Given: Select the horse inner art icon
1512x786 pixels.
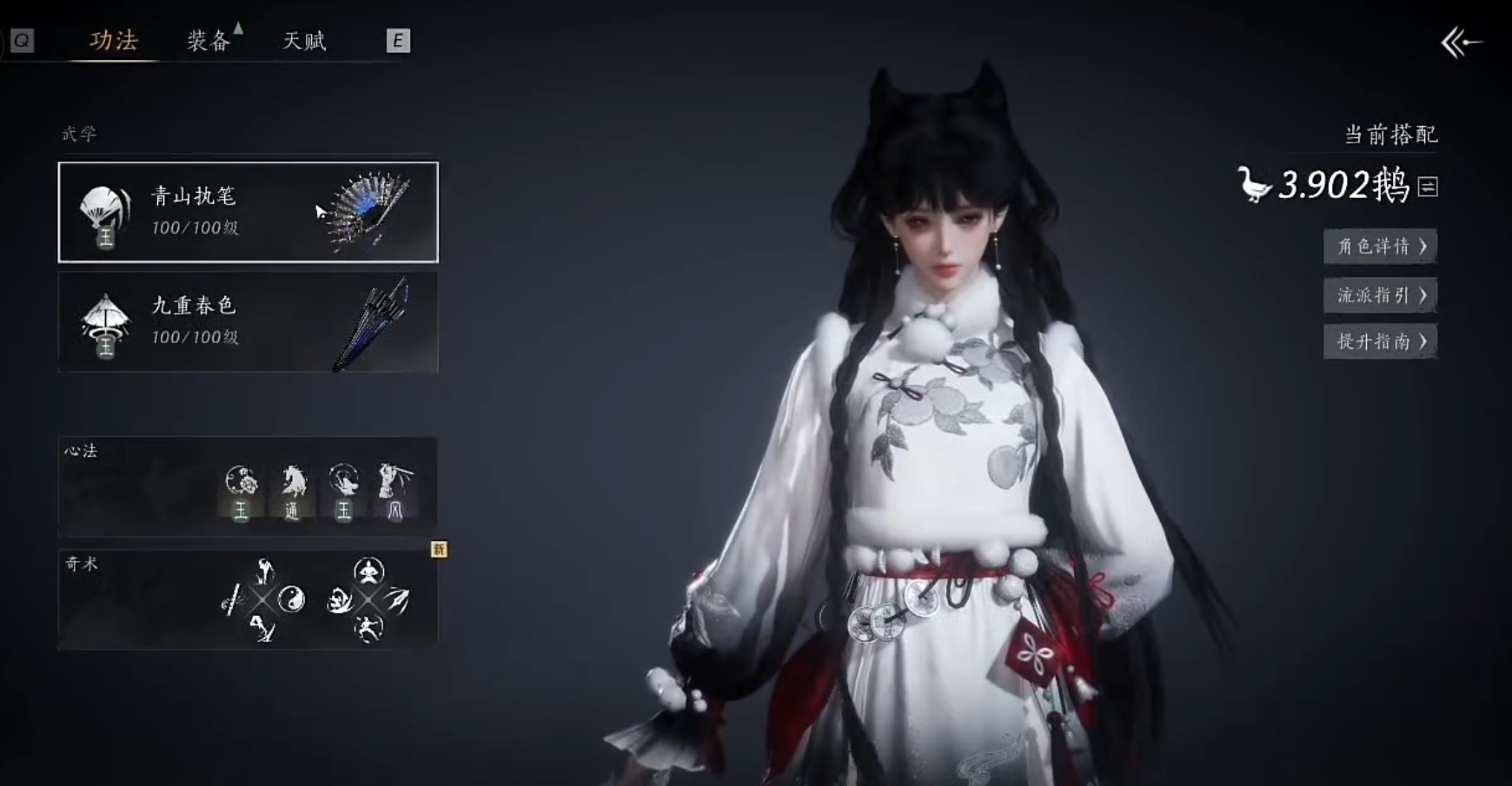Looking at the screenshot, I should pyautogui.click(x=292, y=482).
